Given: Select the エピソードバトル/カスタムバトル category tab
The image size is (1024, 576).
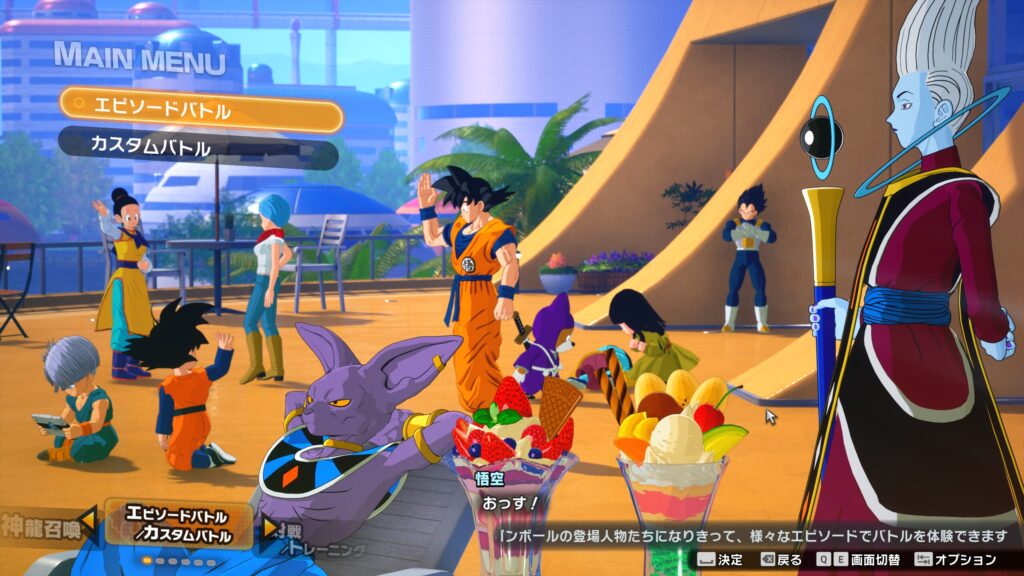Looking at the screenshot, I should 177,526.
